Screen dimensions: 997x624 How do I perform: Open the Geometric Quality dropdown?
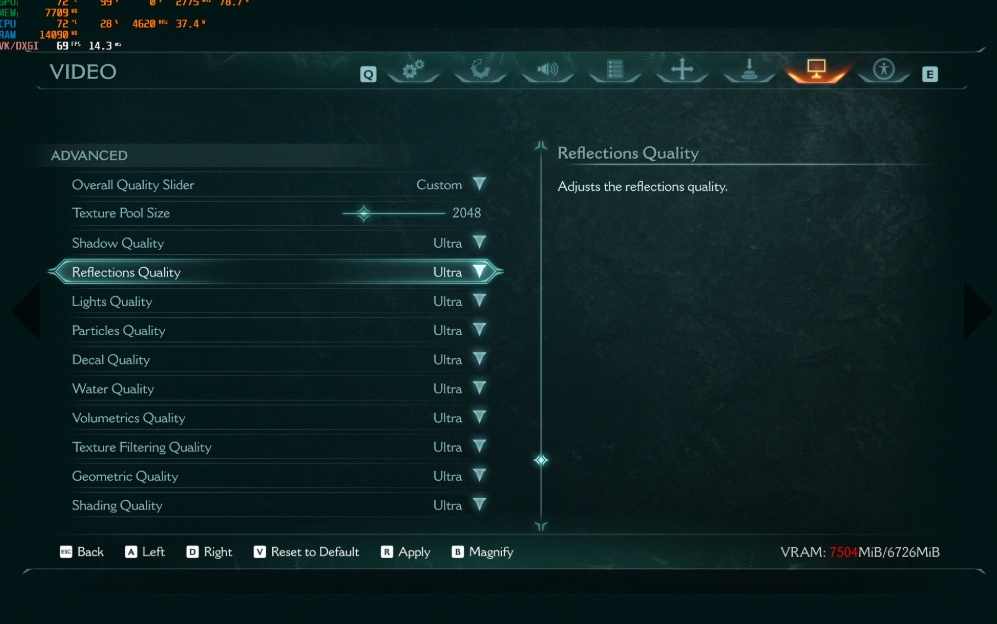click(479, 476)
